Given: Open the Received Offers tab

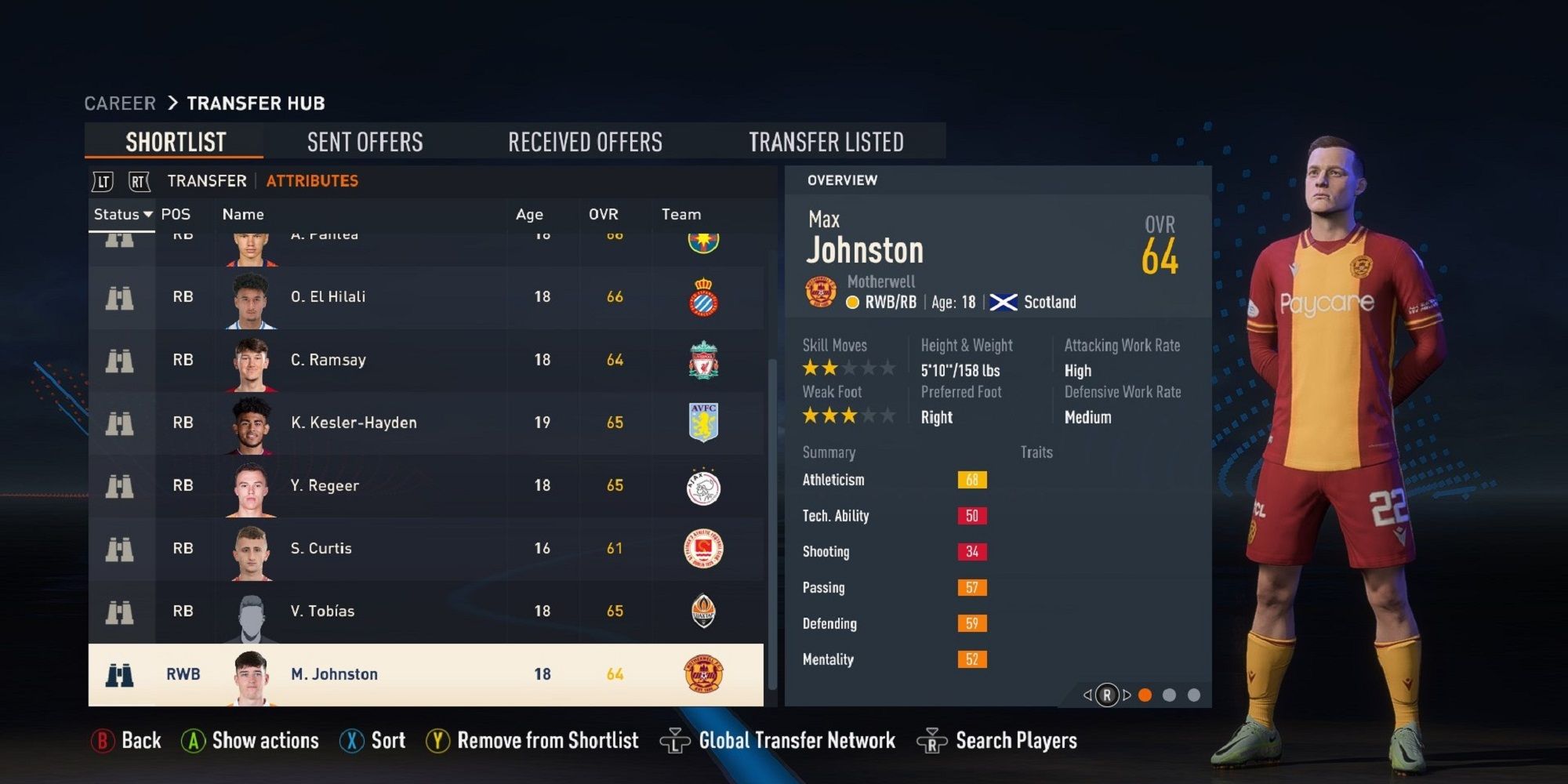Looking at the screenshot, I should point(586,141).
